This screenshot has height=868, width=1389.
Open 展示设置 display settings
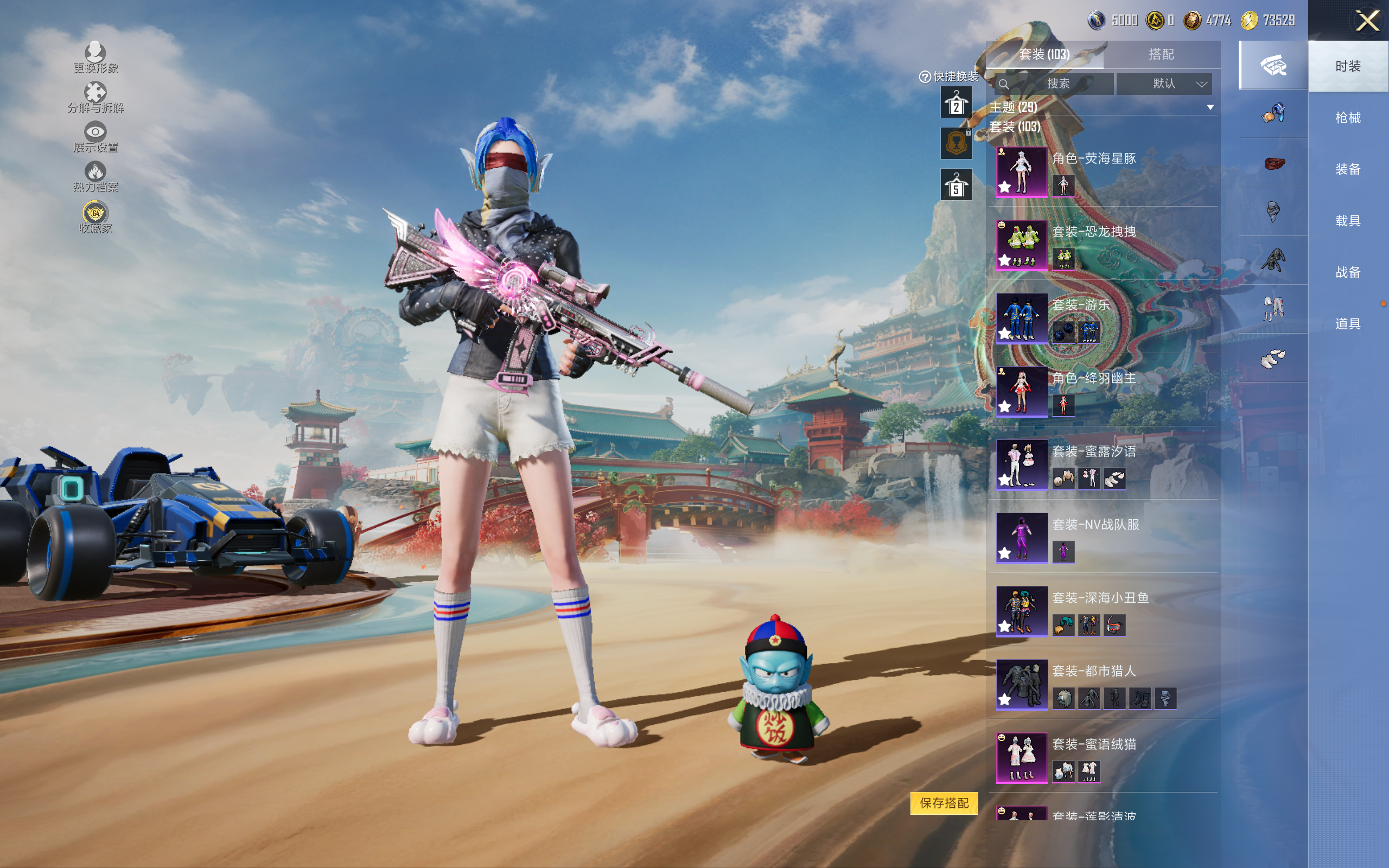pyautogui.click(x=95, y=137)
